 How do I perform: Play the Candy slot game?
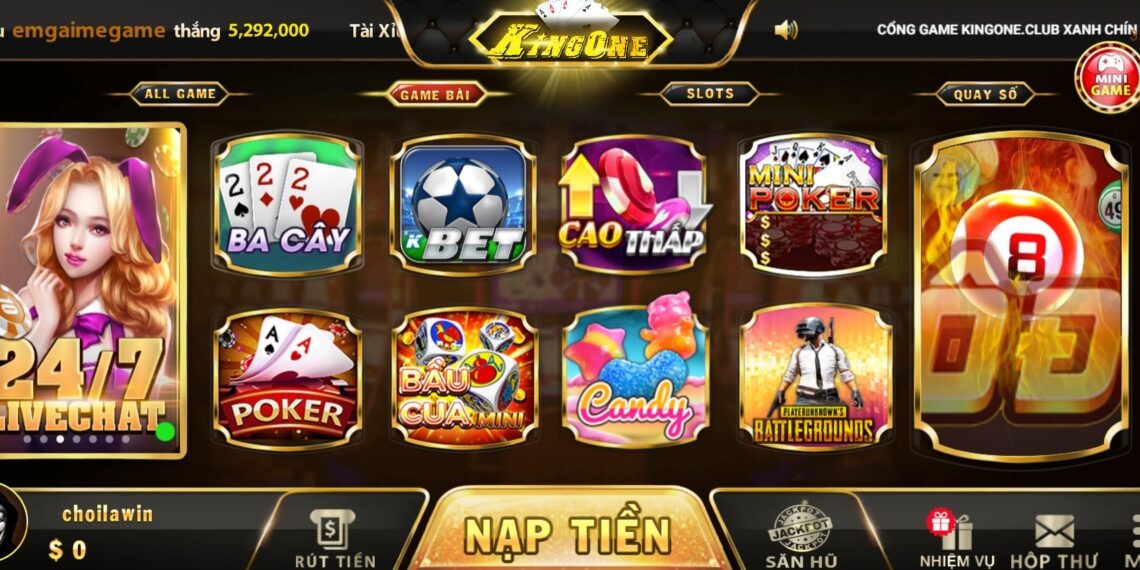[633, 378]
